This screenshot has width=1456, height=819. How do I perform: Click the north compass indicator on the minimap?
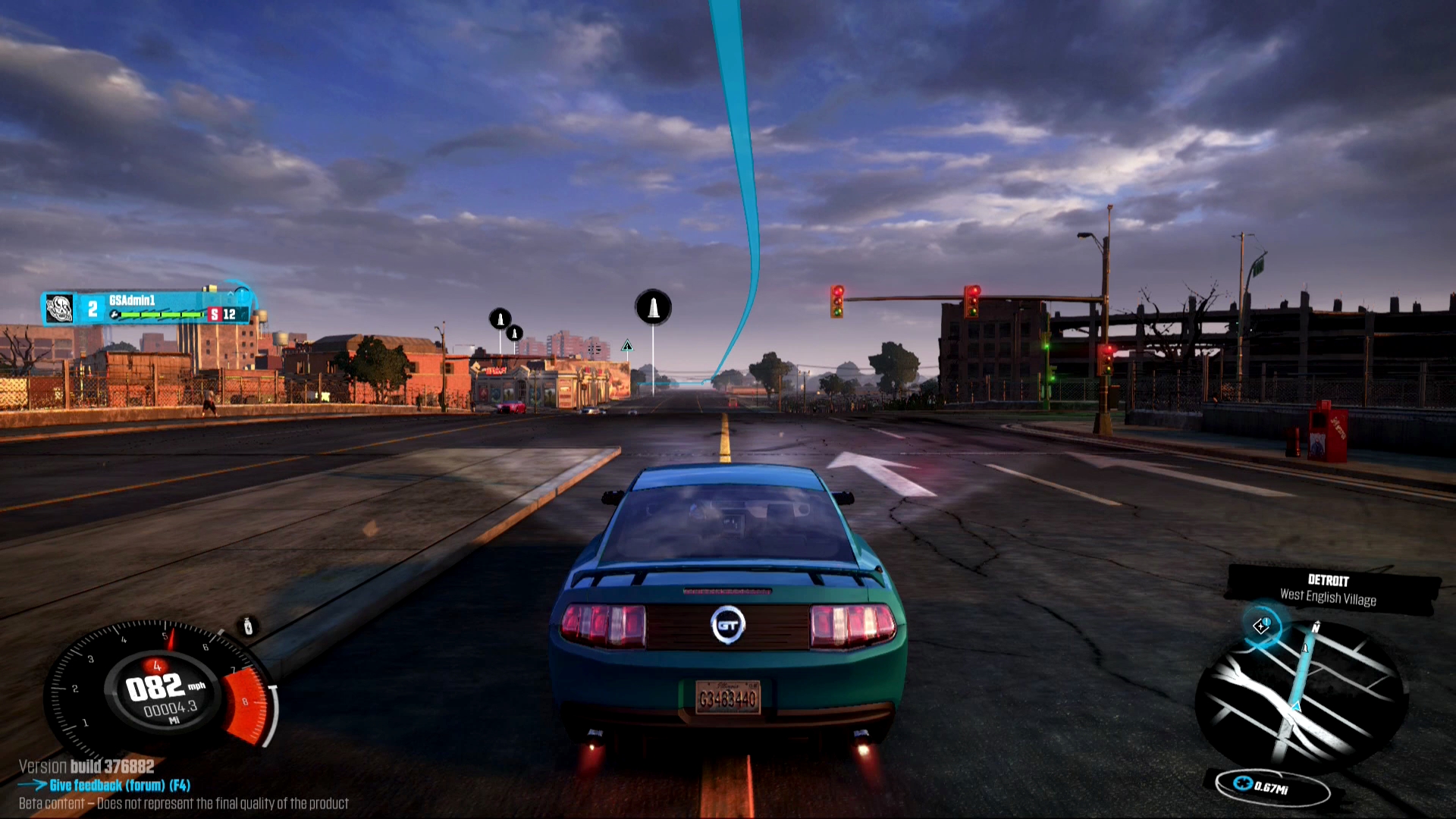coord(1316,628)
